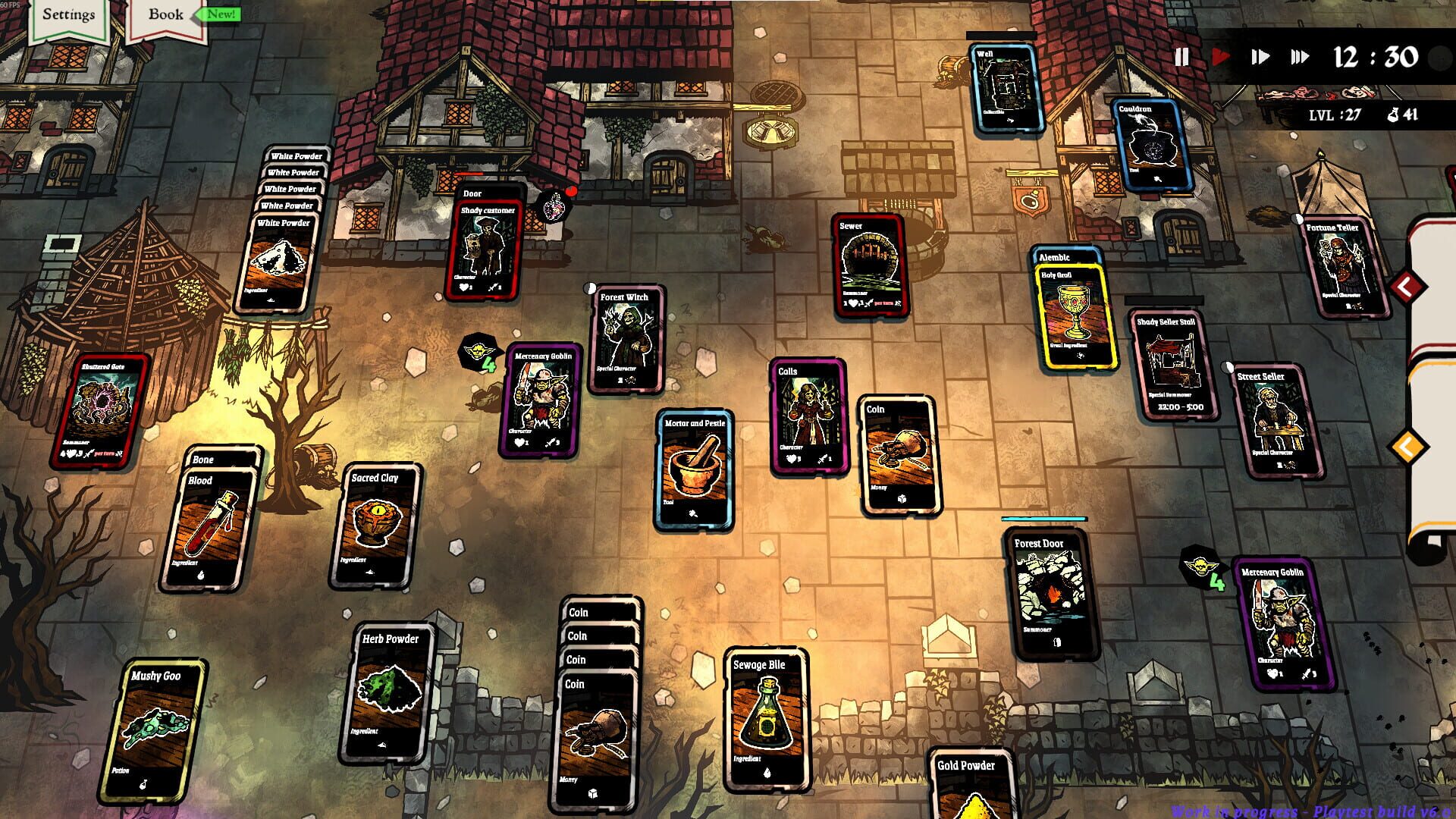Toggle off the active red play button
Screen dimensions: 1456x819
[x=1220, y=55]
